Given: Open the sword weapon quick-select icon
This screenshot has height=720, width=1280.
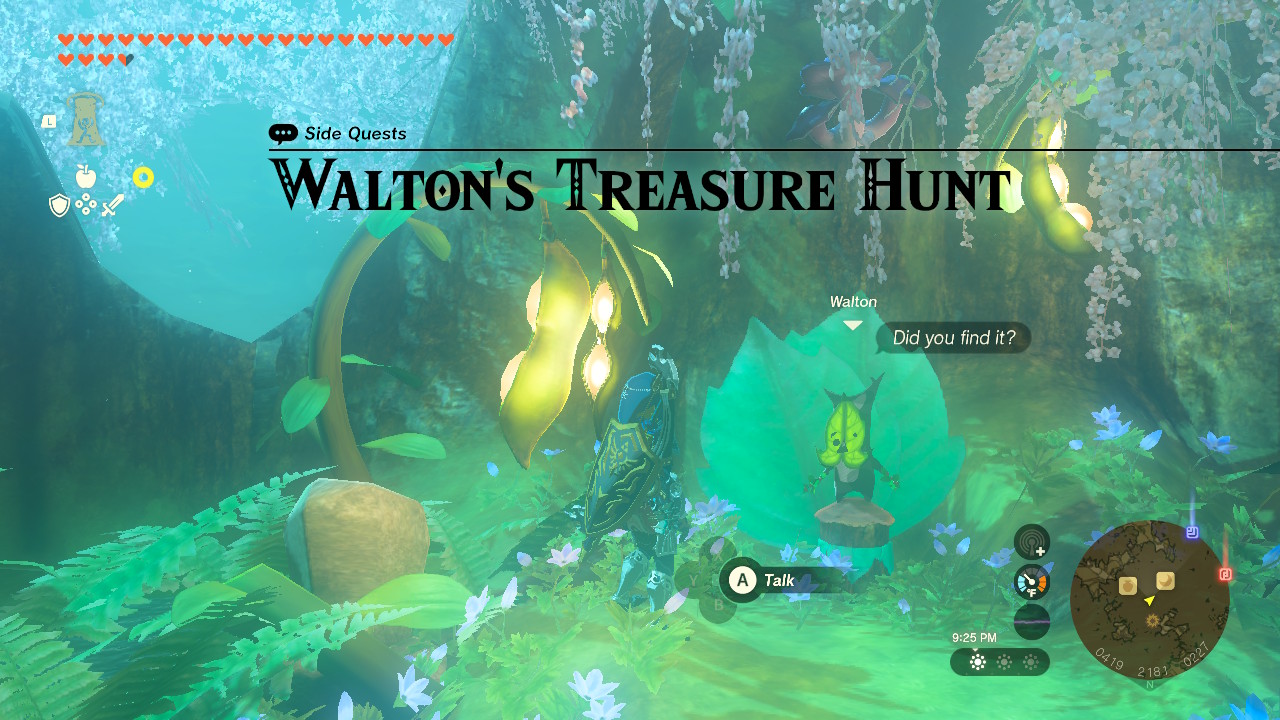Looking at the screenshot, I should tap(112, 206).
